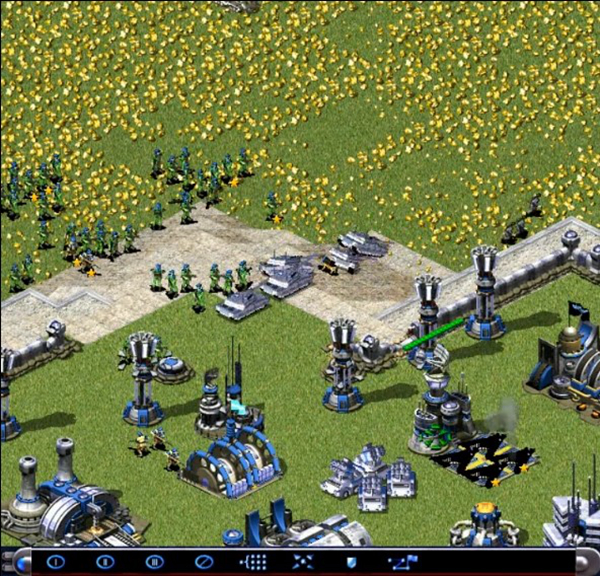Toggle the waypoint planning mode icon
This screenshot has width=600, height=576.
[403, 561]
